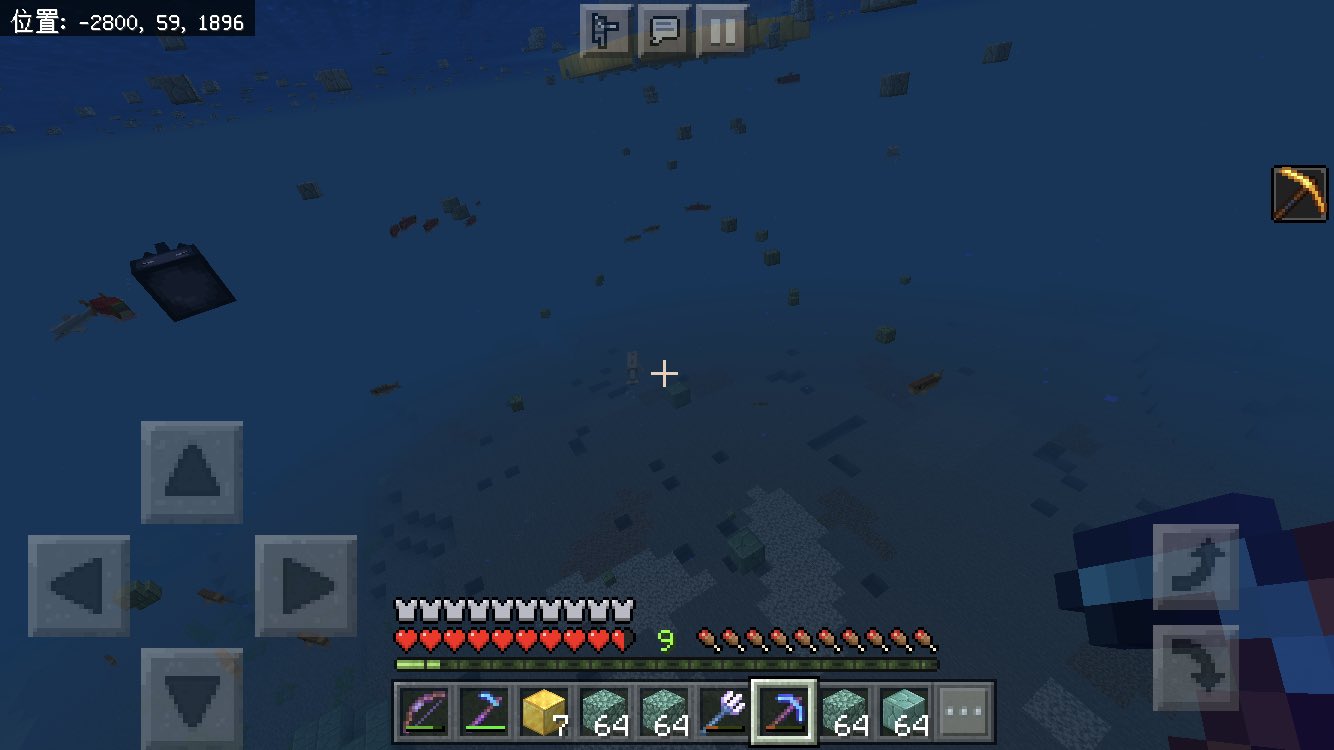
Task: Open the crafting/structure icon at top left
Action: click(608, 31)
